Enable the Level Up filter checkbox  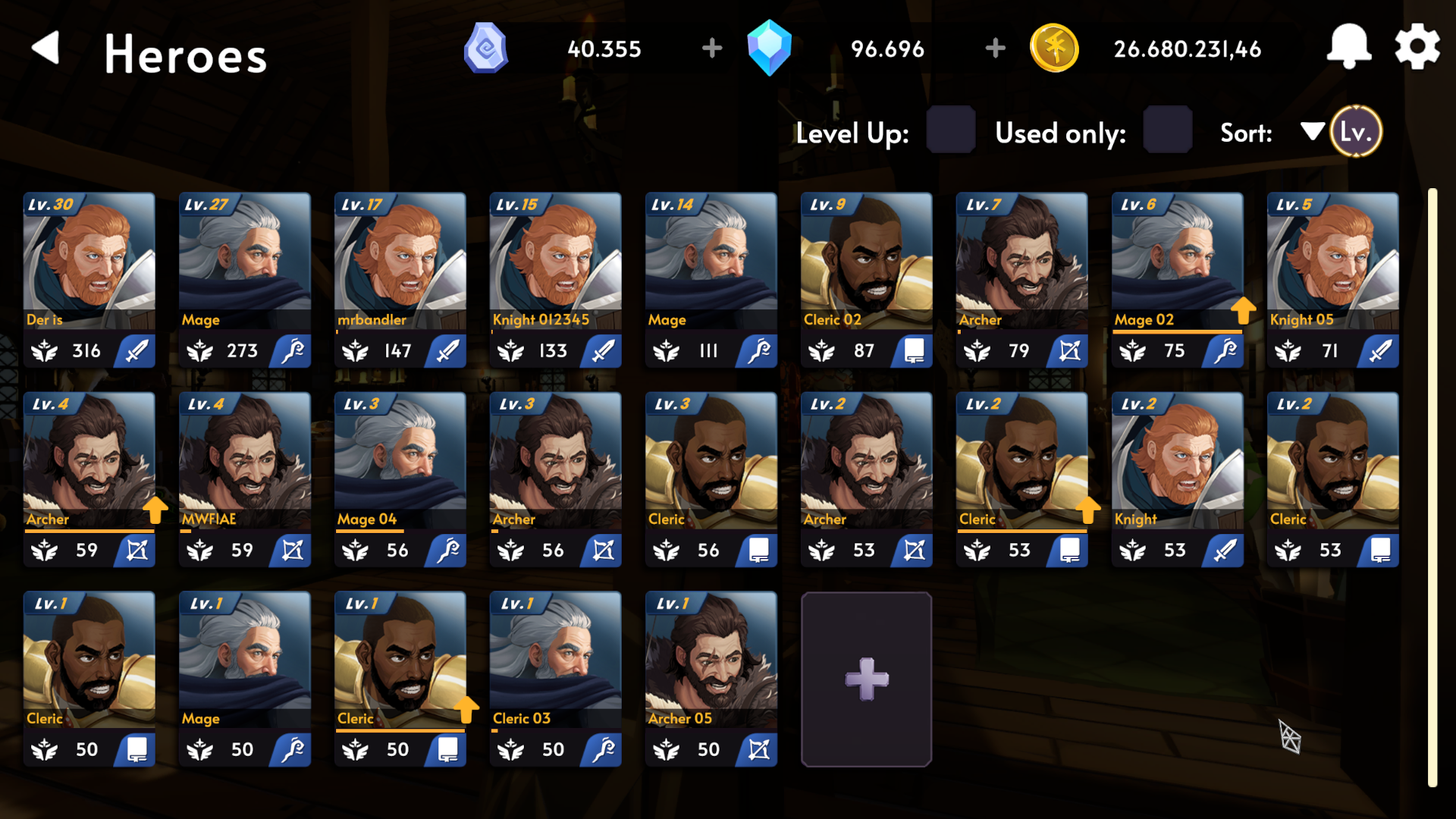point(950,131)
